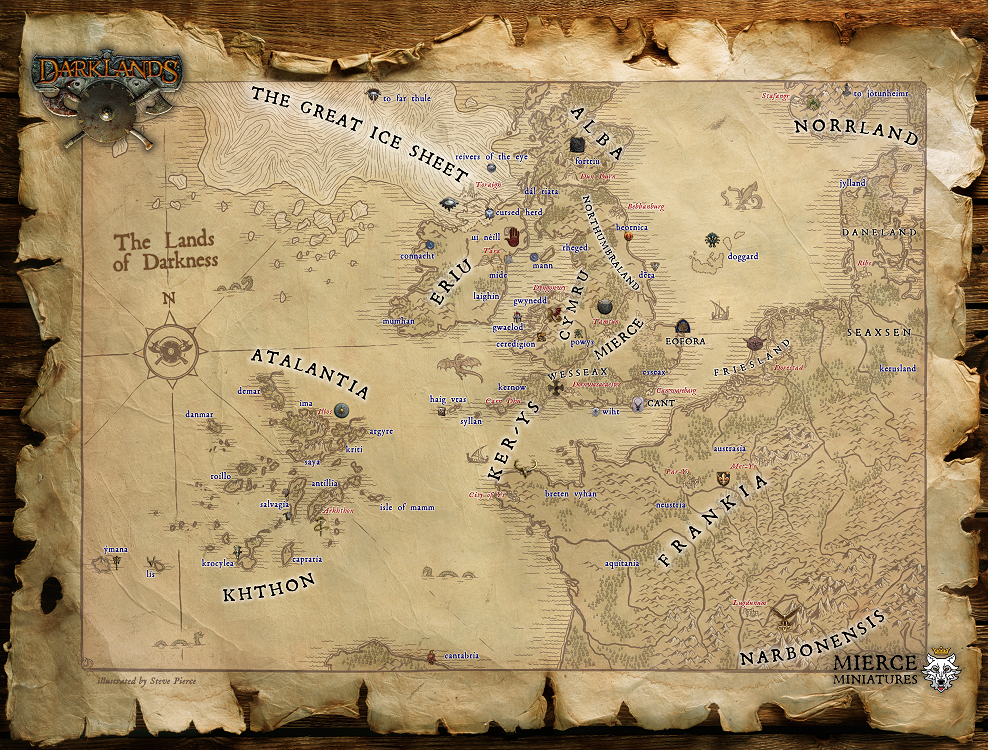Select the red hand shield at Uí Néill
Image resolution: width=988 pixels, height=750 pixels.
click(x=513, y=237)
